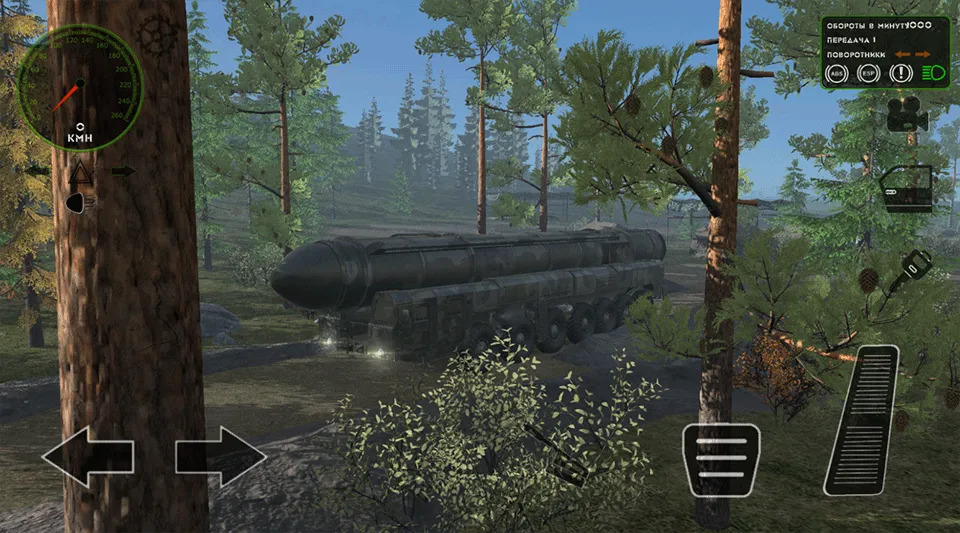Image resolution: width=960 pixels, height=533 pixels.
Task: Open the vehicle door using door icon
Action: tap(906, 188)
